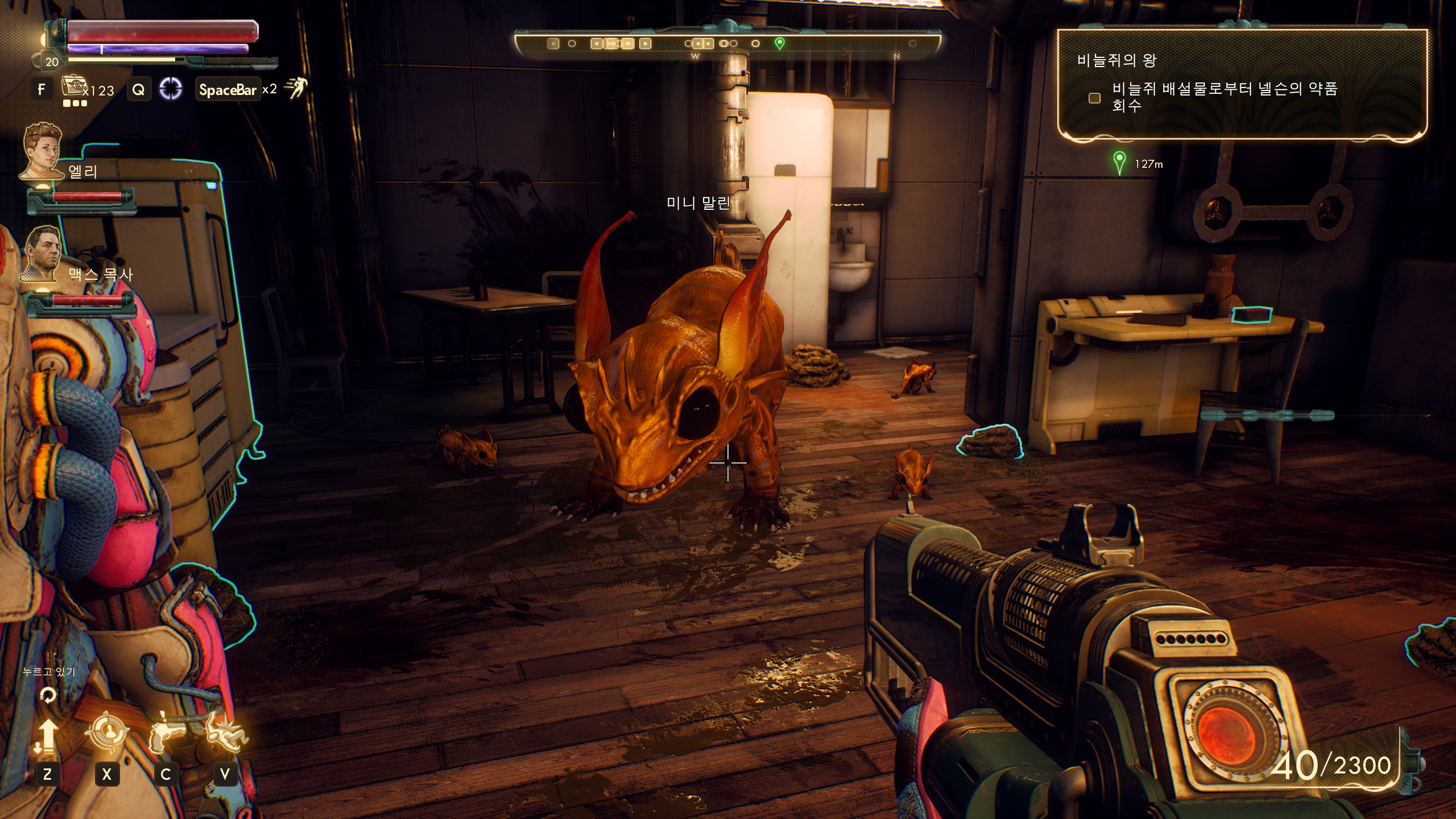Trigger the running figure dodge icon

tap(295, 88)
